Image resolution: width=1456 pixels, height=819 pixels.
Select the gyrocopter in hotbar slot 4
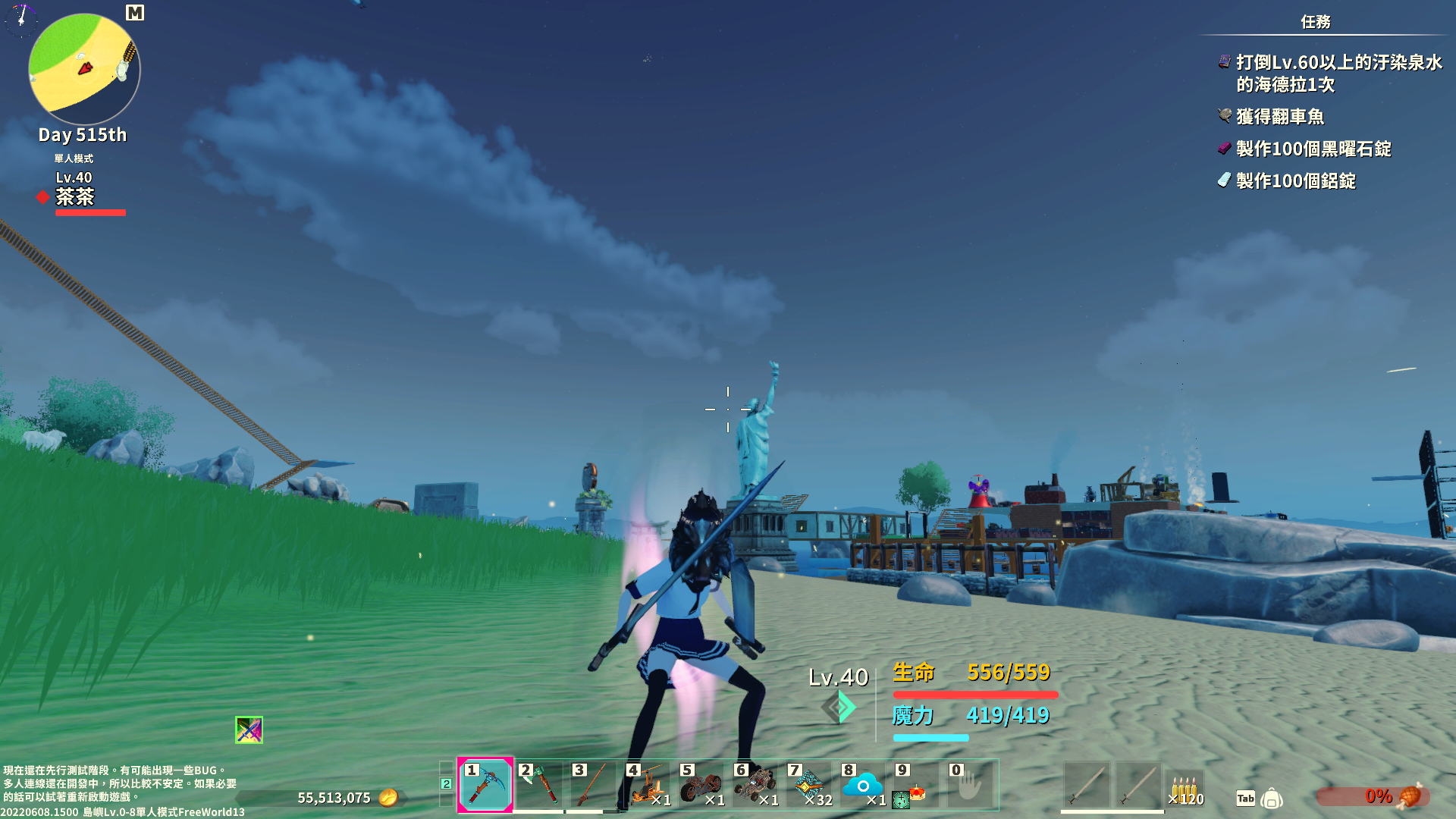coord(647,786)
